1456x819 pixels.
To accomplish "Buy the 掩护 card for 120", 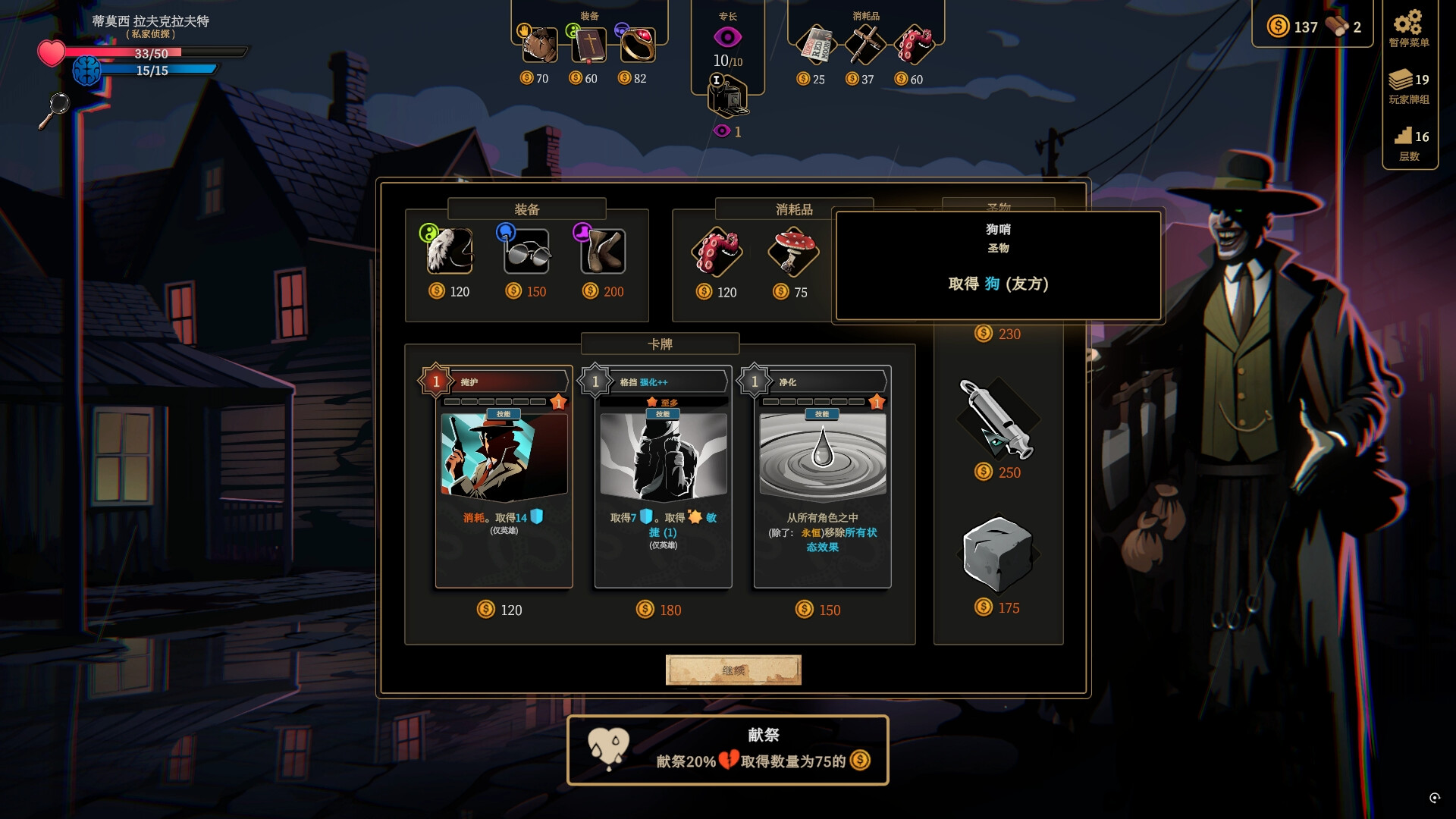I will (x=504, y=478).
